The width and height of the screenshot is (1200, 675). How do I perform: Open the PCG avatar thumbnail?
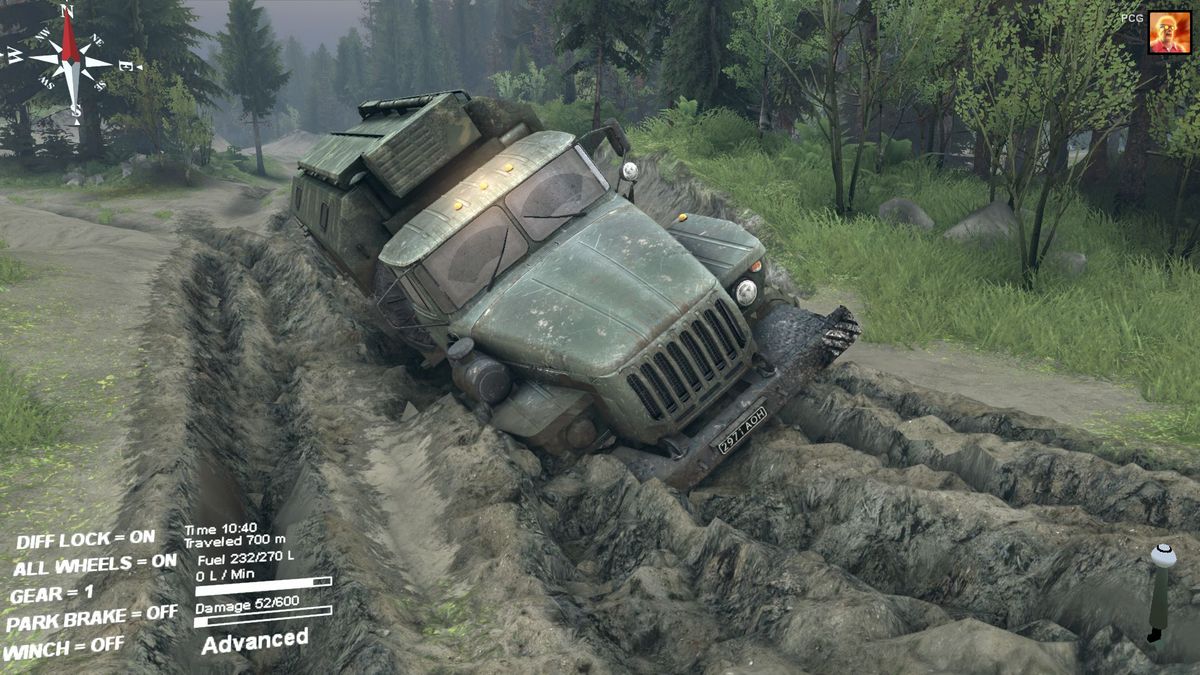pos(1169,33)
